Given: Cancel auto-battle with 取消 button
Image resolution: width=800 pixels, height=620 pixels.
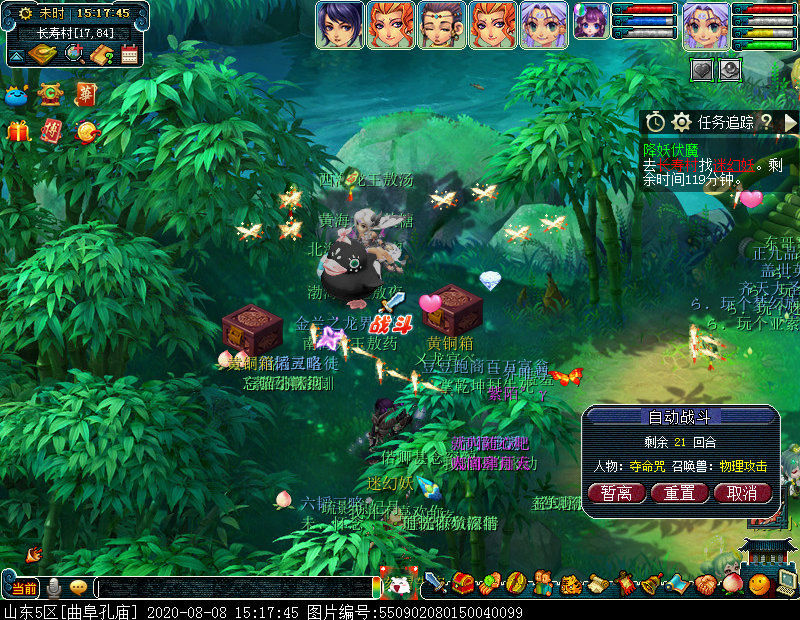Looking at the screenshot, I should [742, 493].
